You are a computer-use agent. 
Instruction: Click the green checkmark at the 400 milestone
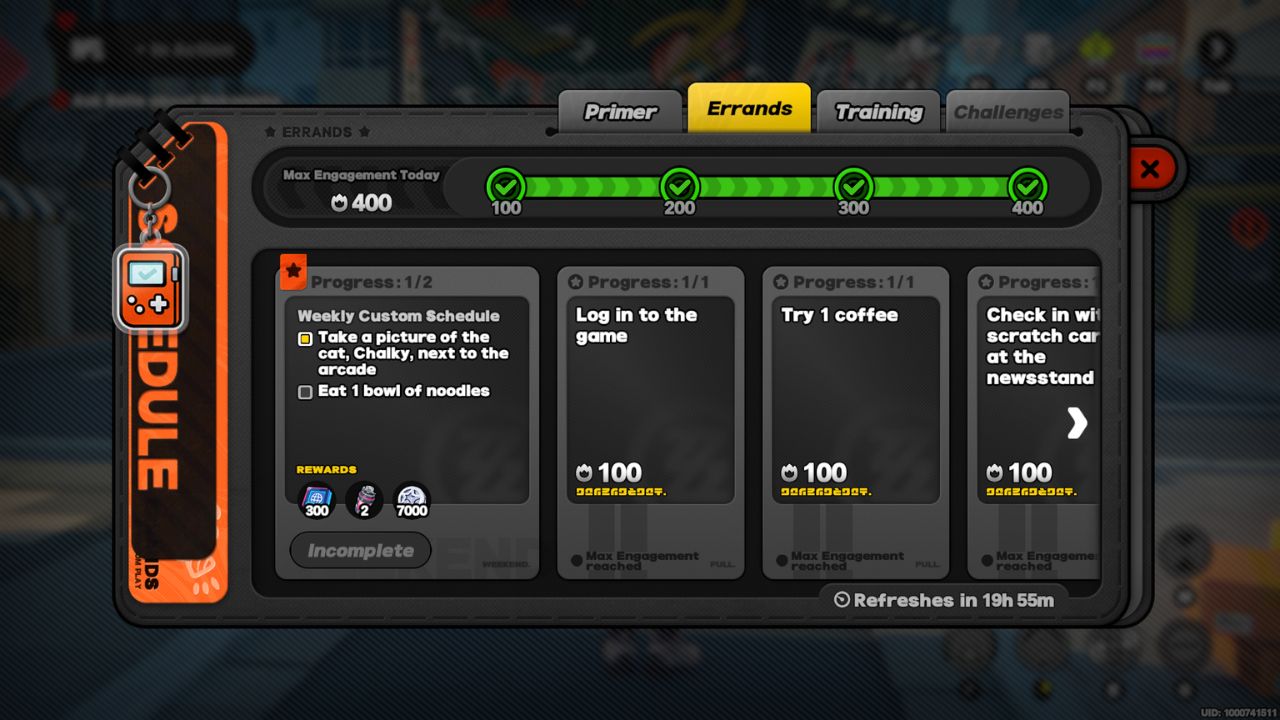tap(1027, 185)
